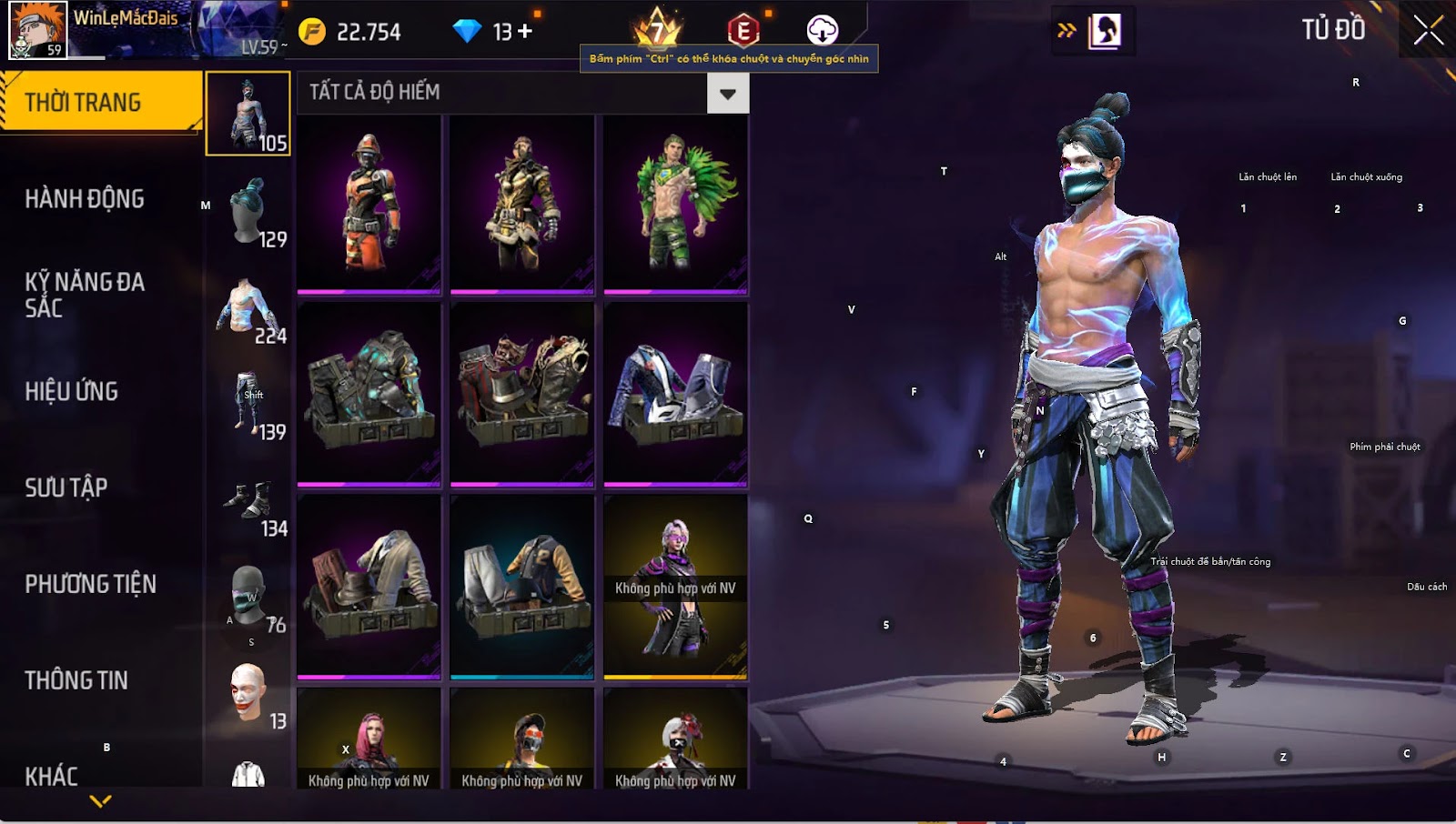Add diamonds with the plus button
Viewport: 1456px width, 824px height.
525,32
